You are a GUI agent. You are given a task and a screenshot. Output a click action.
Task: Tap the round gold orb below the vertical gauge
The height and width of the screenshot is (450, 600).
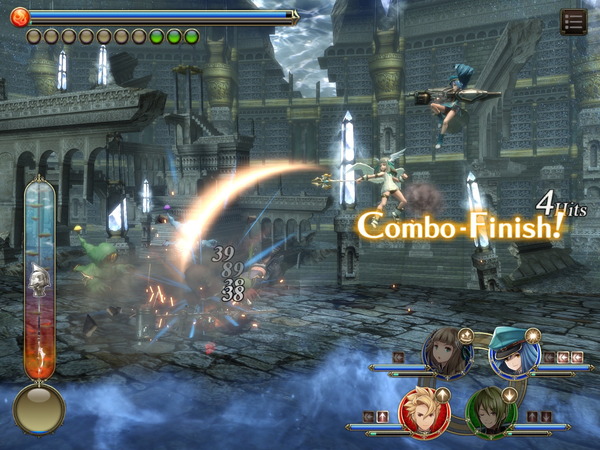click(39, 408)
